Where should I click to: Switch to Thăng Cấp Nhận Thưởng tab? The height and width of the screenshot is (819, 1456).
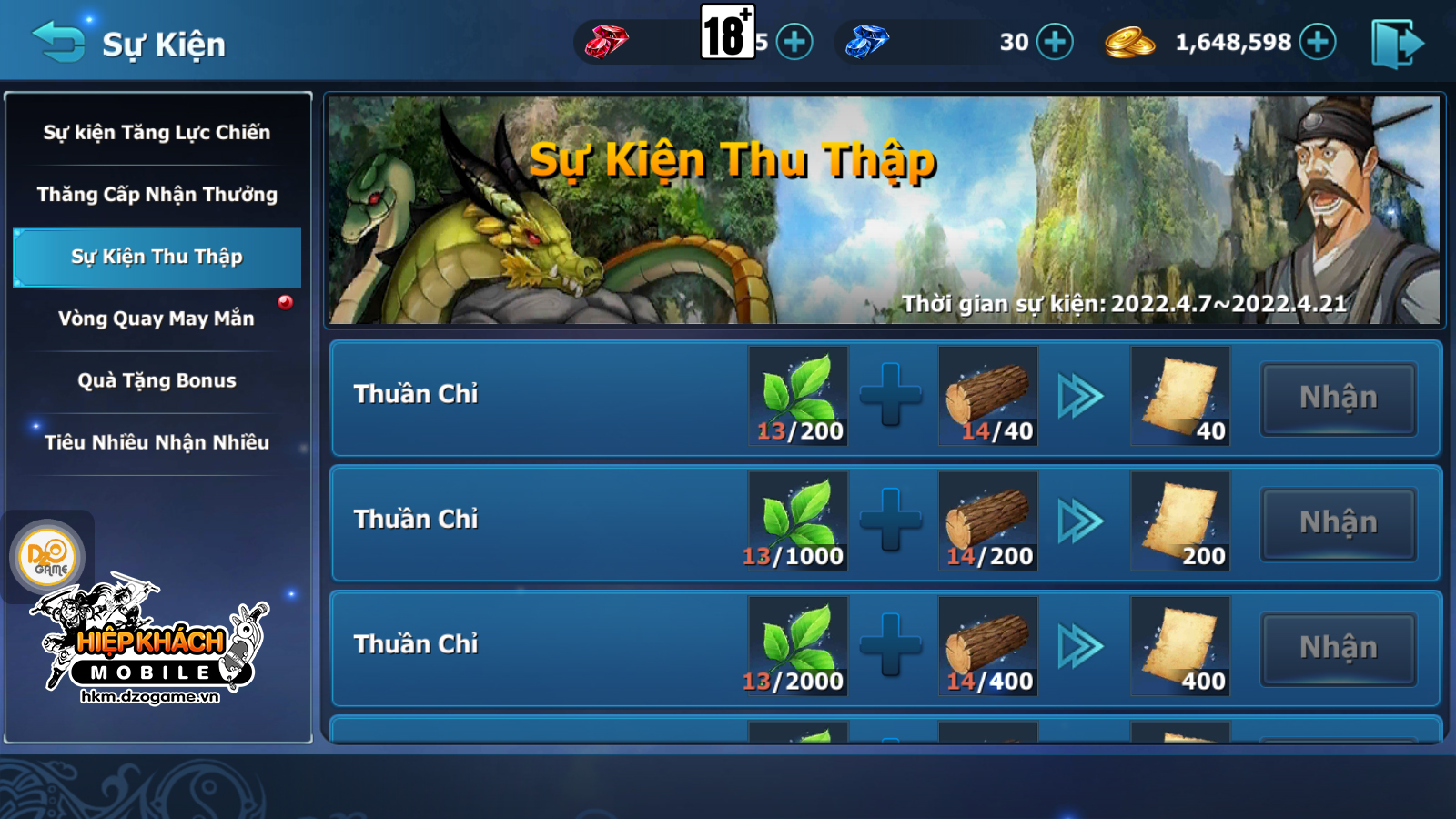pos(157,195)
